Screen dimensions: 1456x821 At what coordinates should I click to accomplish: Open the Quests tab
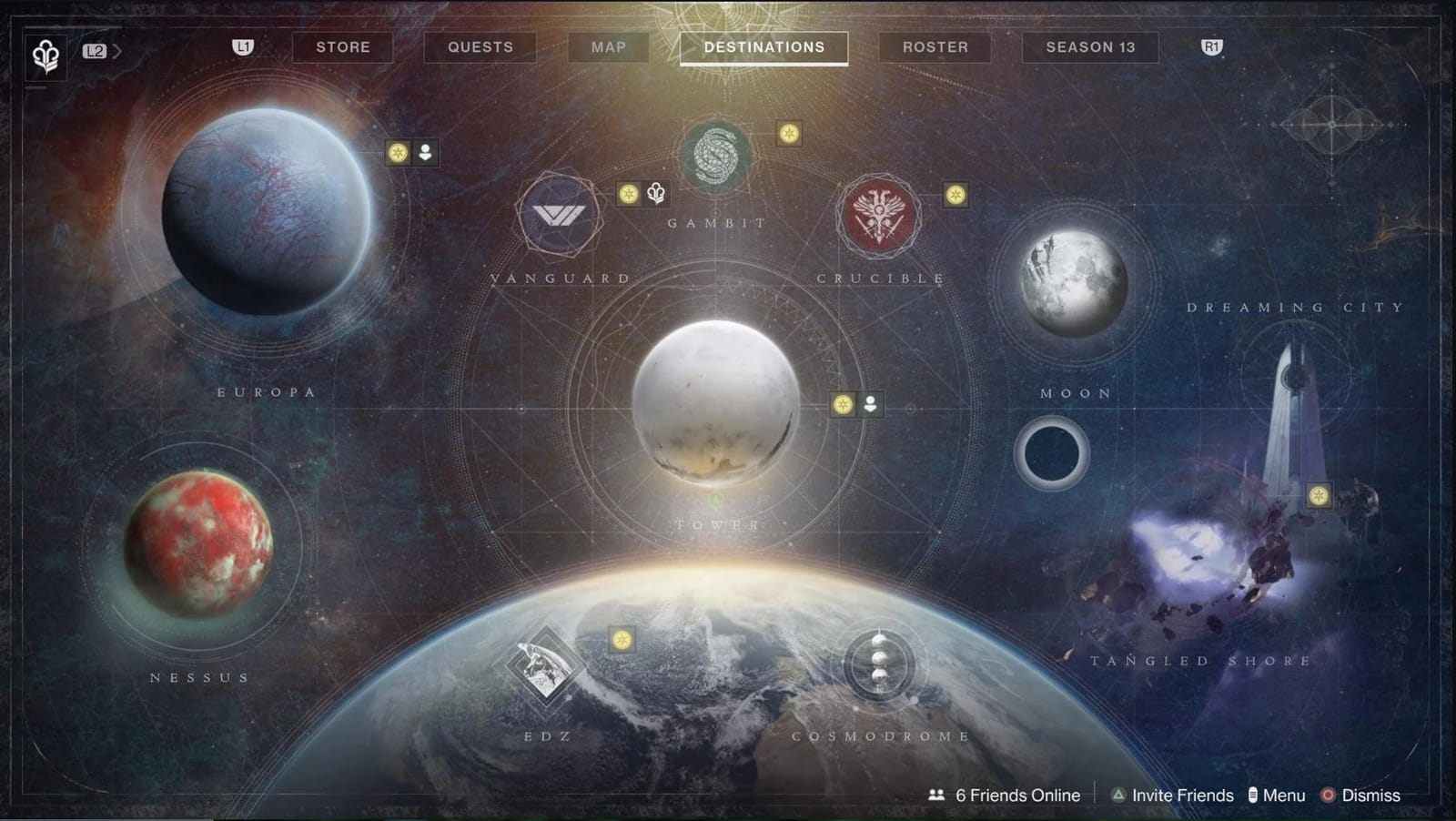[480, 47]
